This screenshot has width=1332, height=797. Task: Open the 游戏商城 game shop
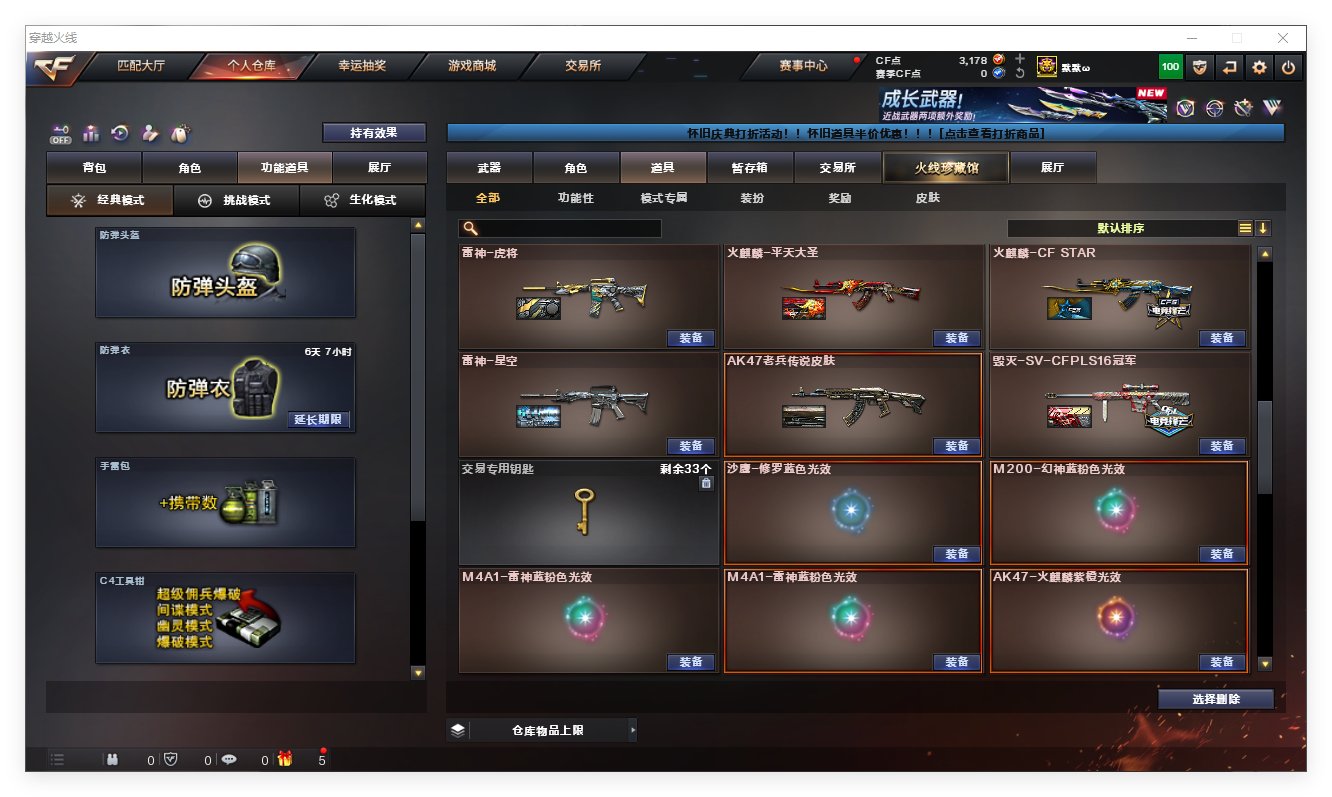pyautogui.click(x=471, y=66)
